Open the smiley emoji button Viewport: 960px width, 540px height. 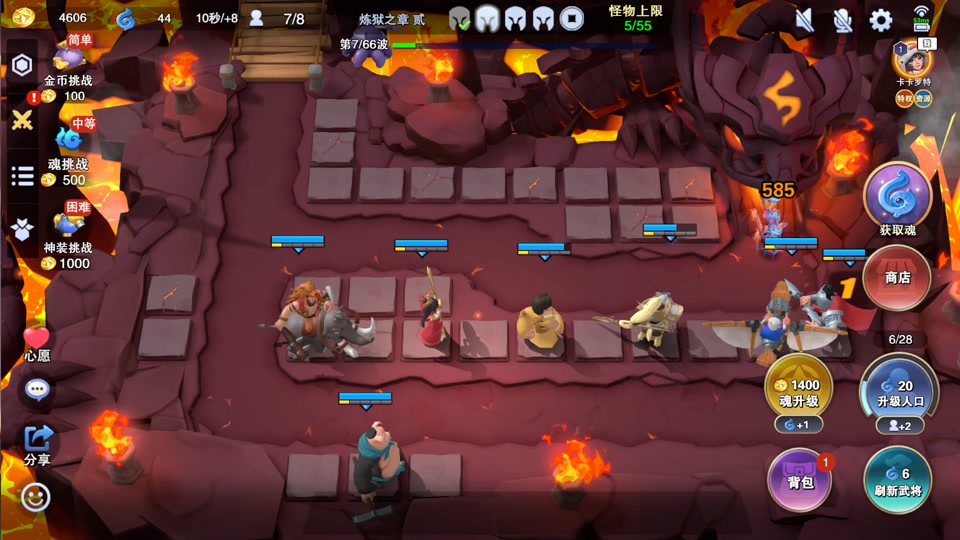point(36,496)
